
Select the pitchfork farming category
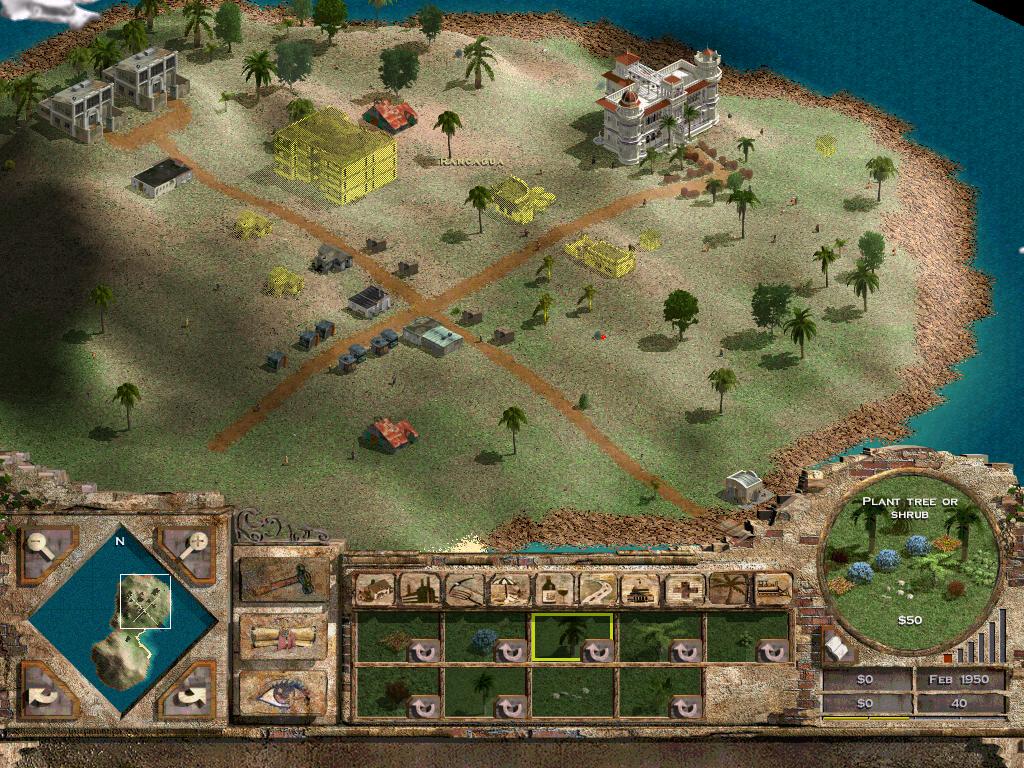pyautogui.click(x=464, y=590)
